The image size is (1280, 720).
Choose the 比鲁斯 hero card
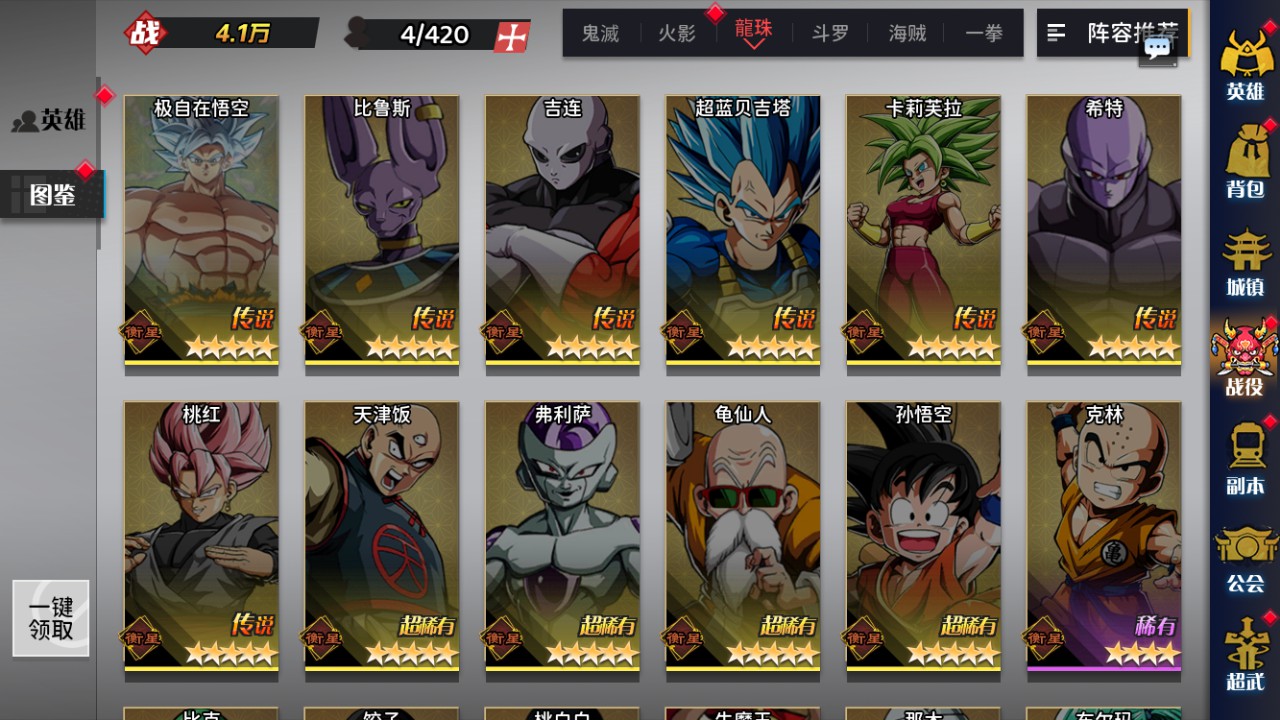(x=382, y=230)
